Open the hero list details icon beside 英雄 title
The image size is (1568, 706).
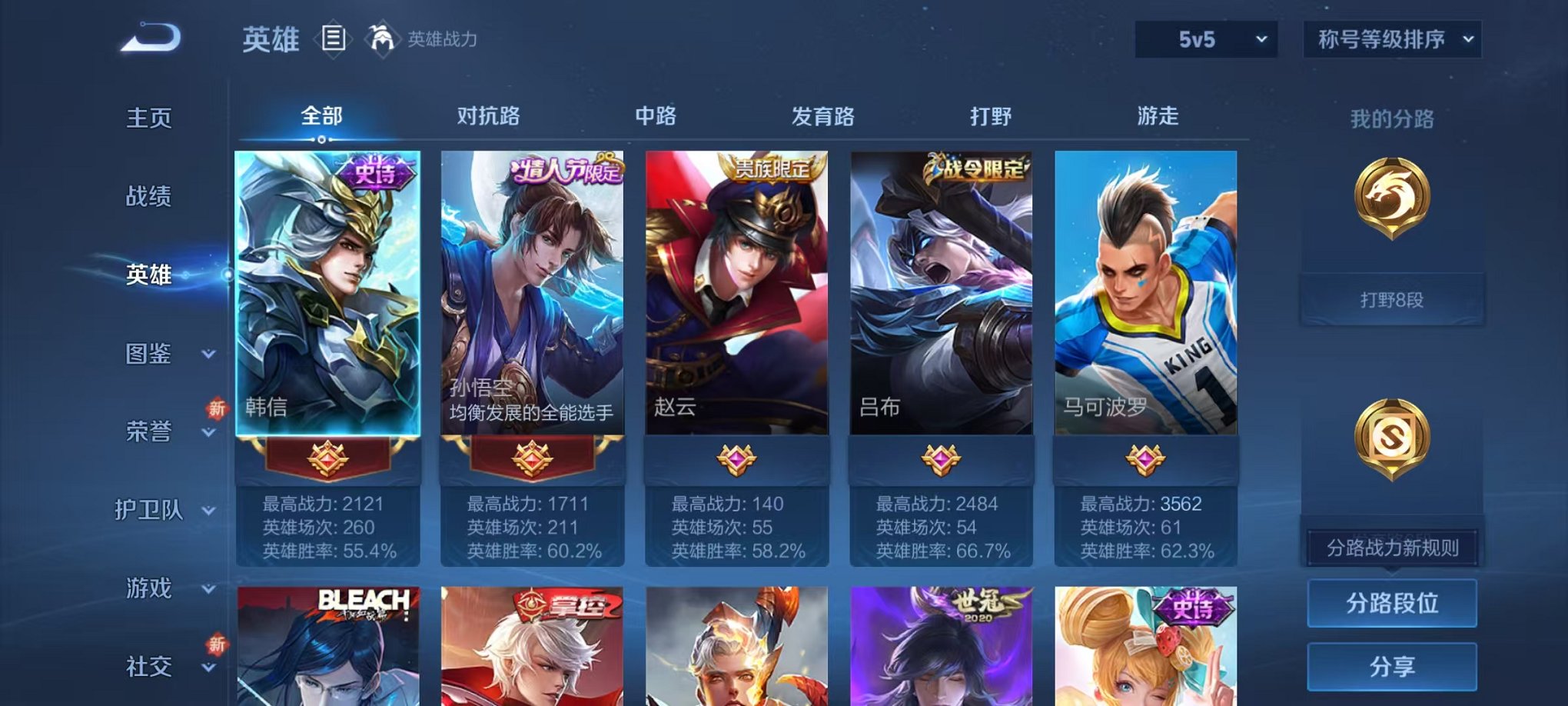tap(334, 38)
